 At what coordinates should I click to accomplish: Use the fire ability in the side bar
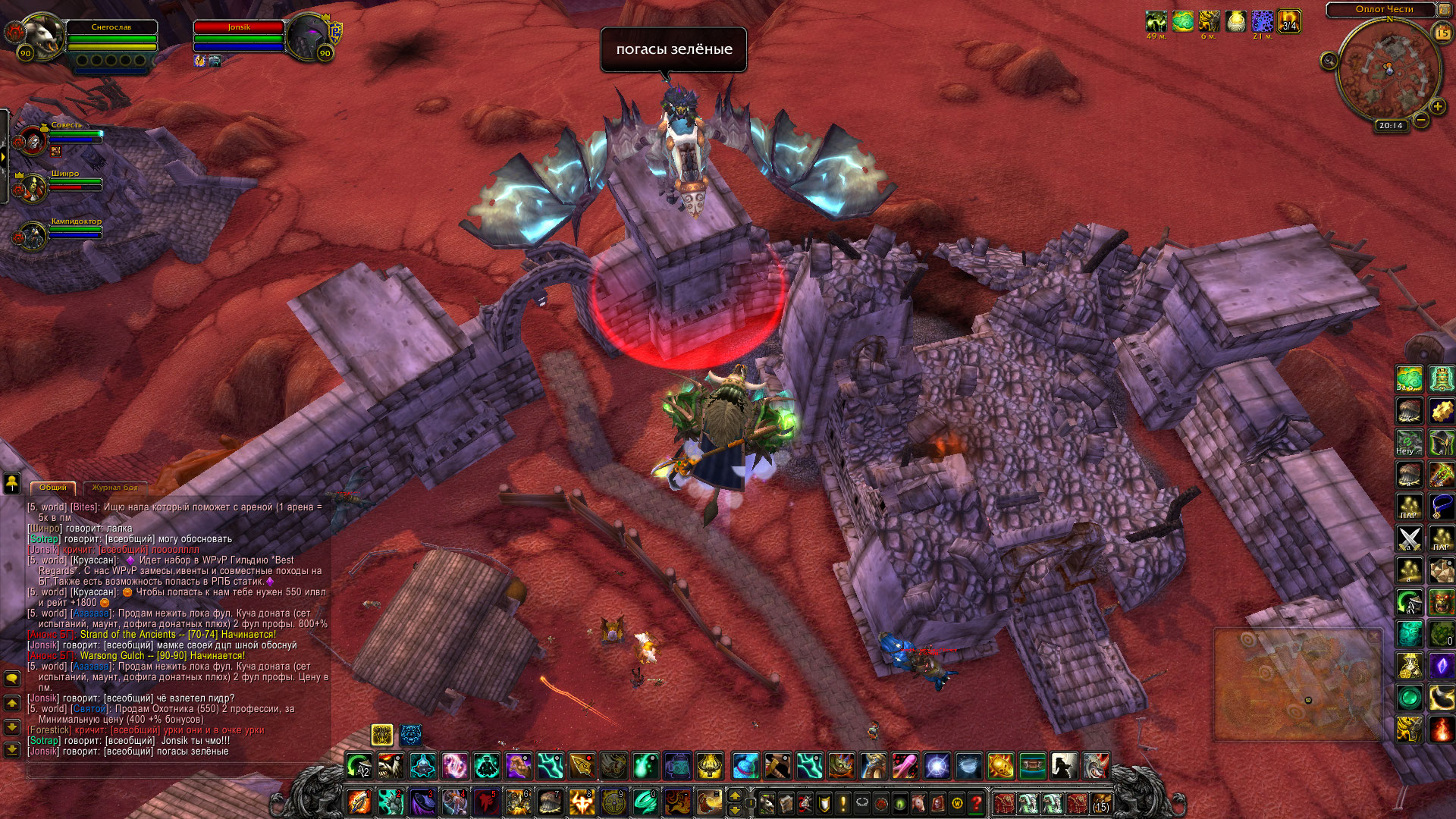click(x=1441, y=729)
